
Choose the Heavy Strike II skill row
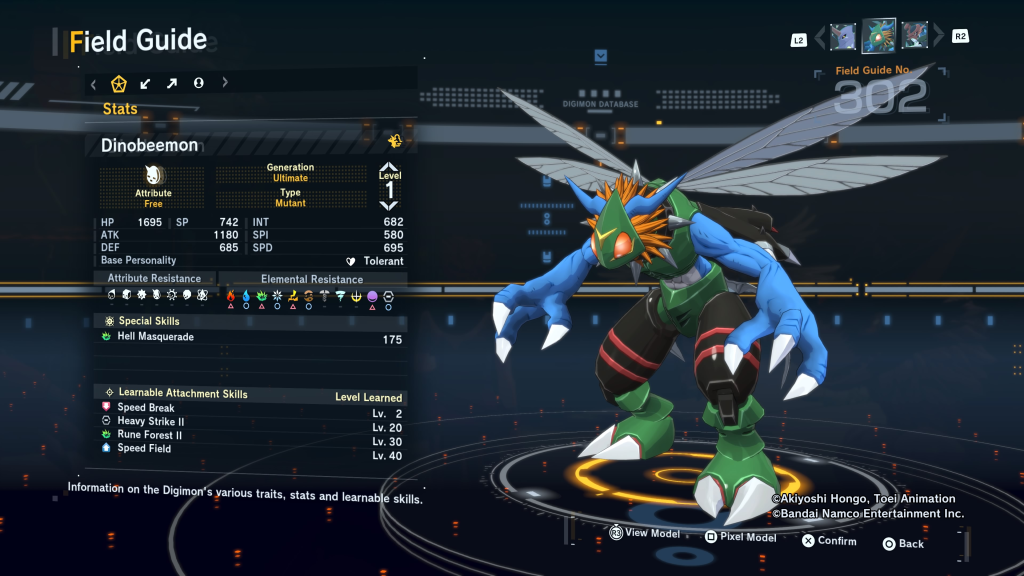click(x=150, y=422)
